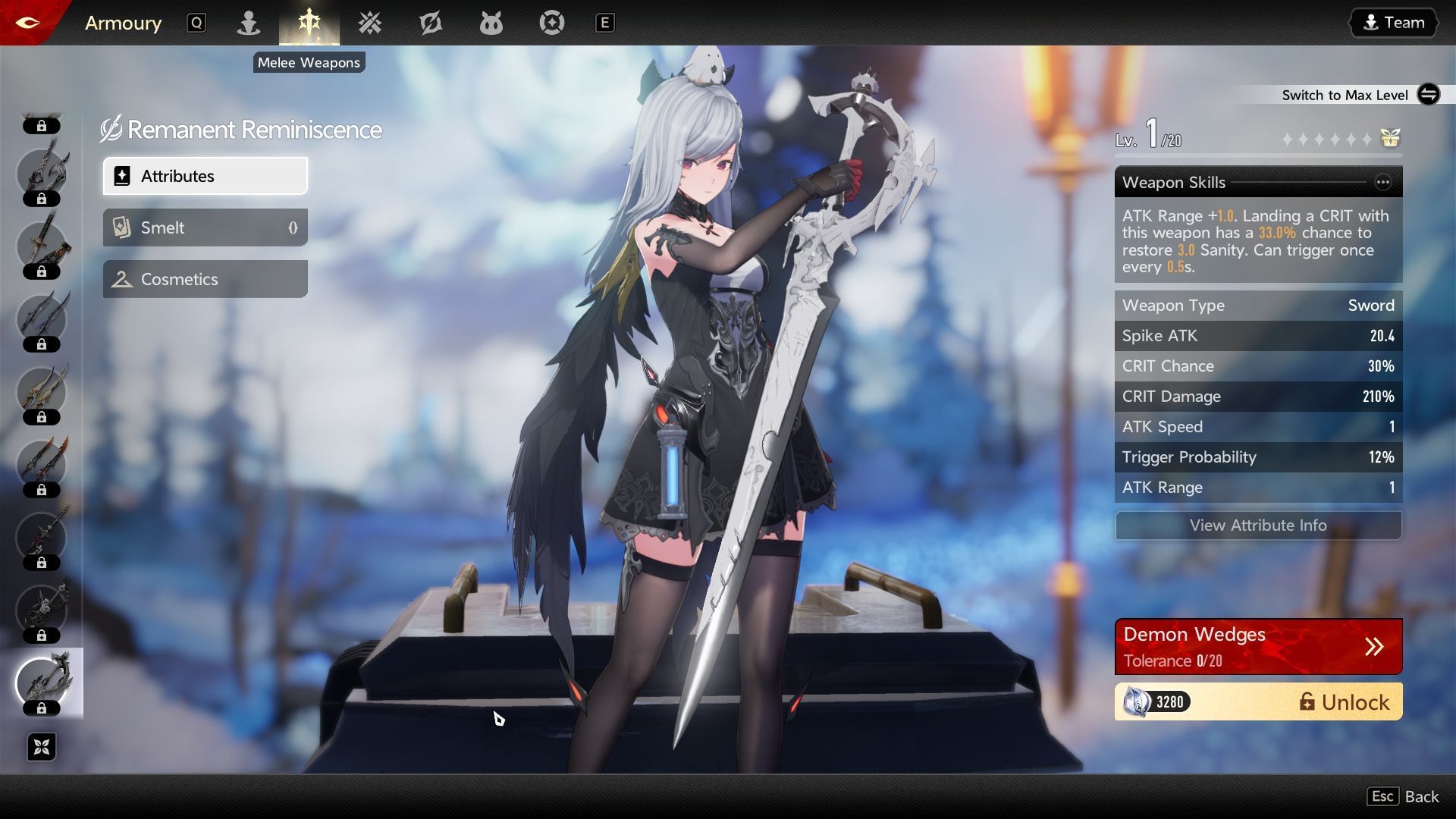The width and height of the screenshot is (1456, 819).
Task: Select the character/deployment icon next to Armoury
Action: pyautogui.click(x=248, y=23)
